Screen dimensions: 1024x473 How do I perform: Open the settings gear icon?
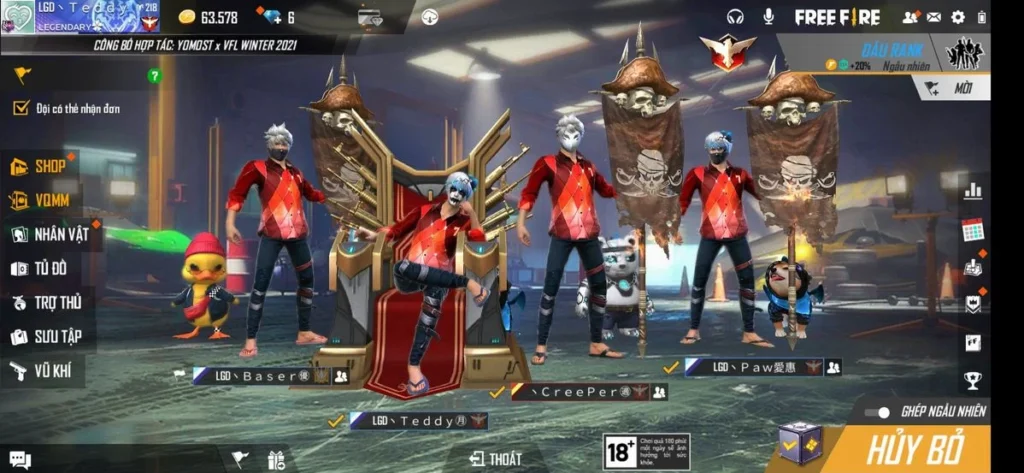(958, 17)
